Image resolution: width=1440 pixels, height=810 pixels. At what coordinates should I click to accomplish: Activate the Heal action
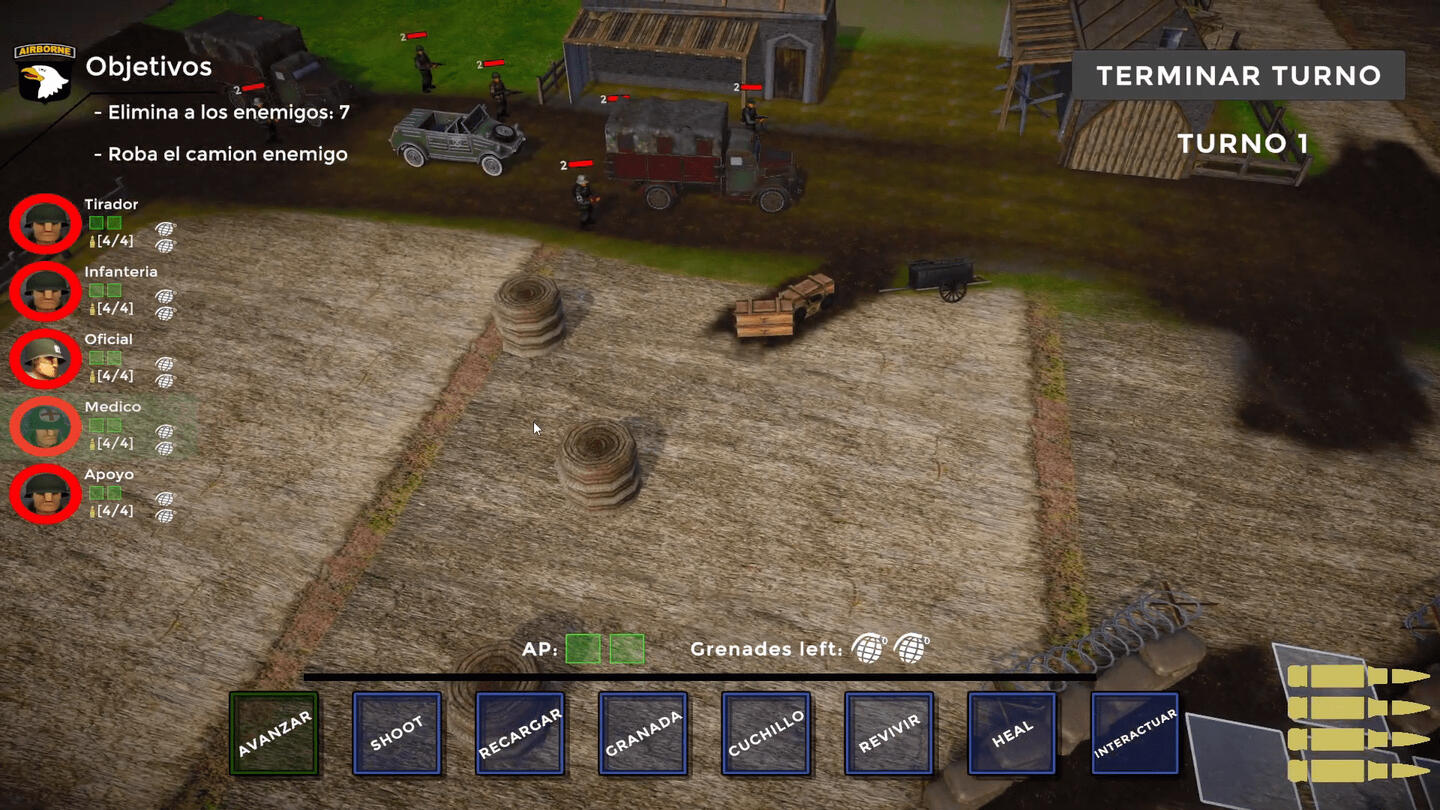tap(1012, 733)
